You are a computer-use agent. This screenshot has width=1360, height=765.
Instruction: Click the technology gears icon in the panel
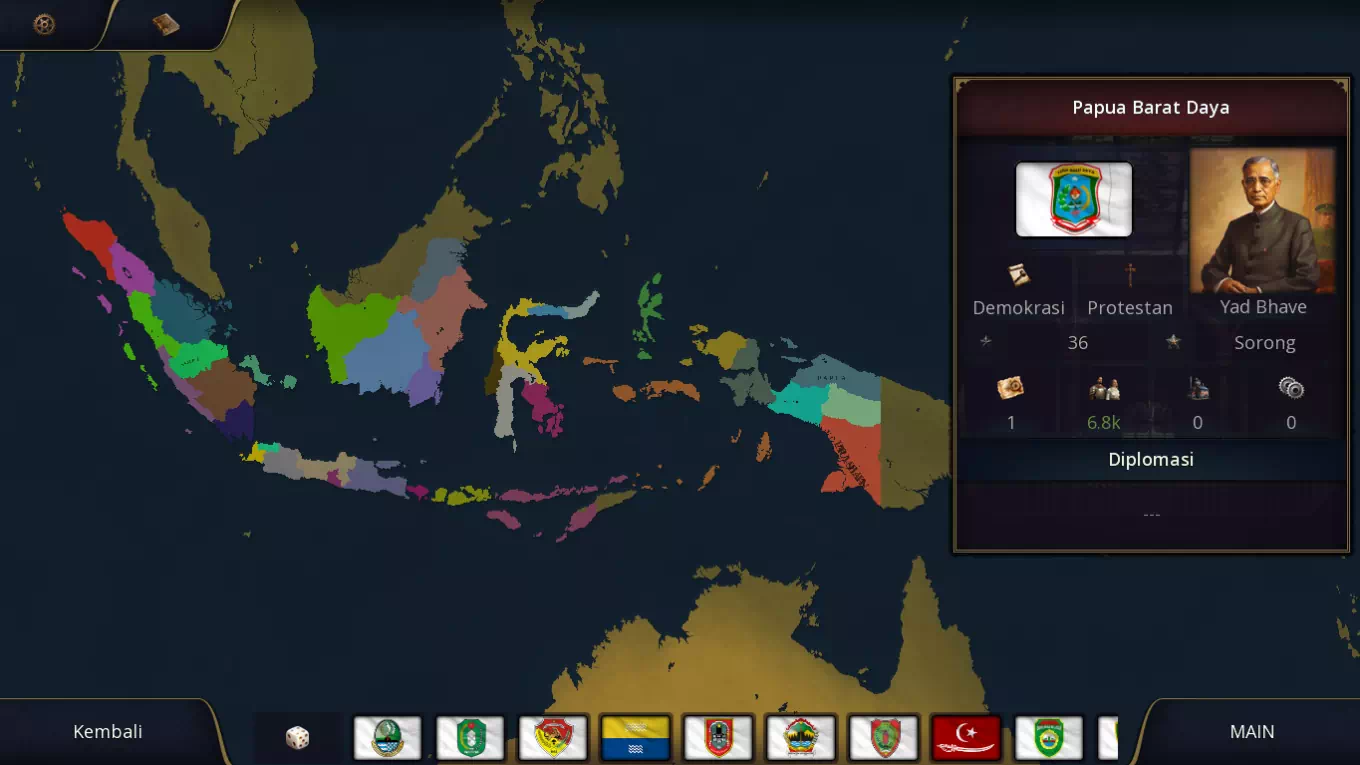[x=1290, y=388]
